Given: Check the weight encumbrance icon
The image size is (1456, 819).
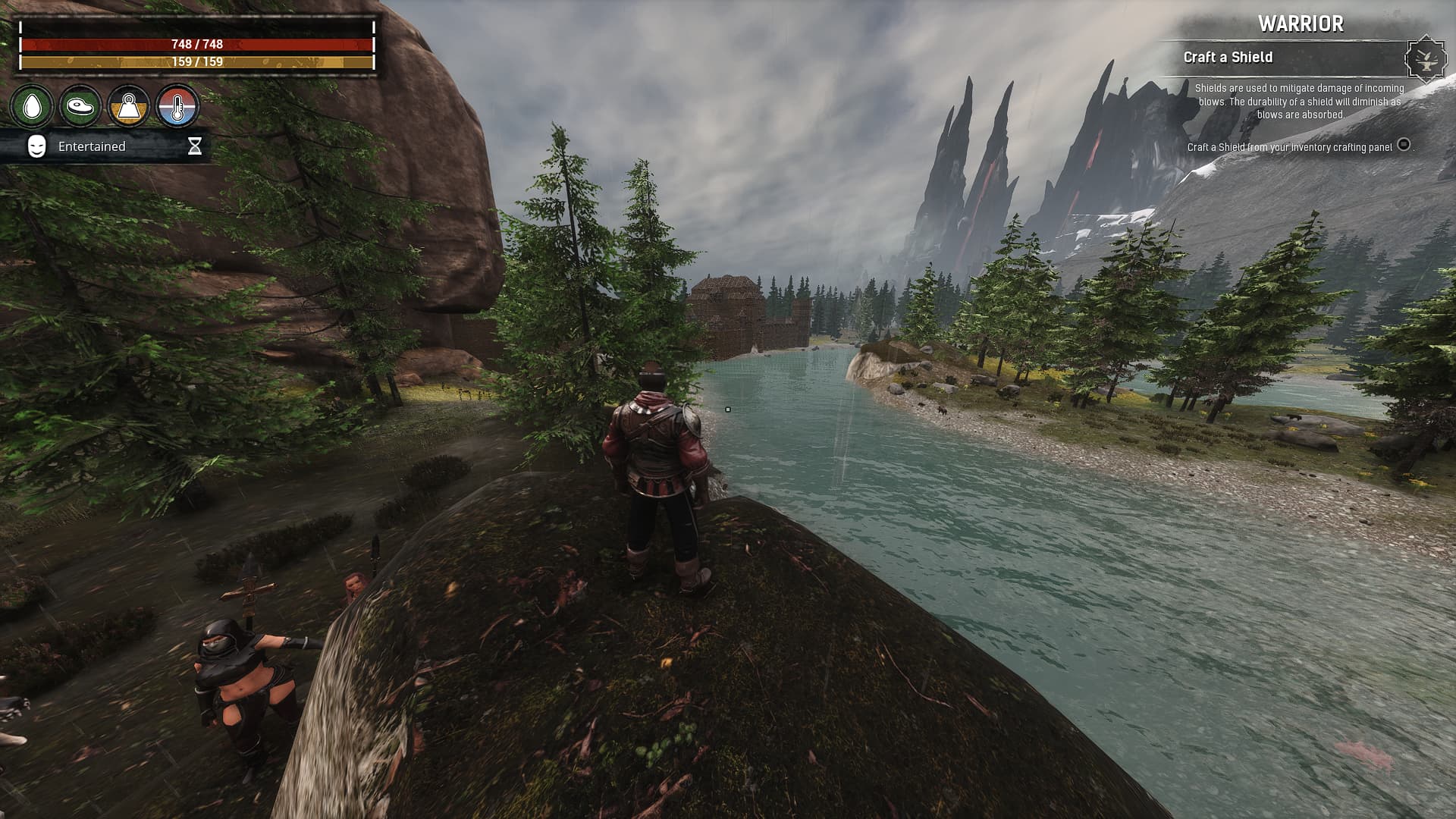Looking at the screenshot, I should coord(128,107).
